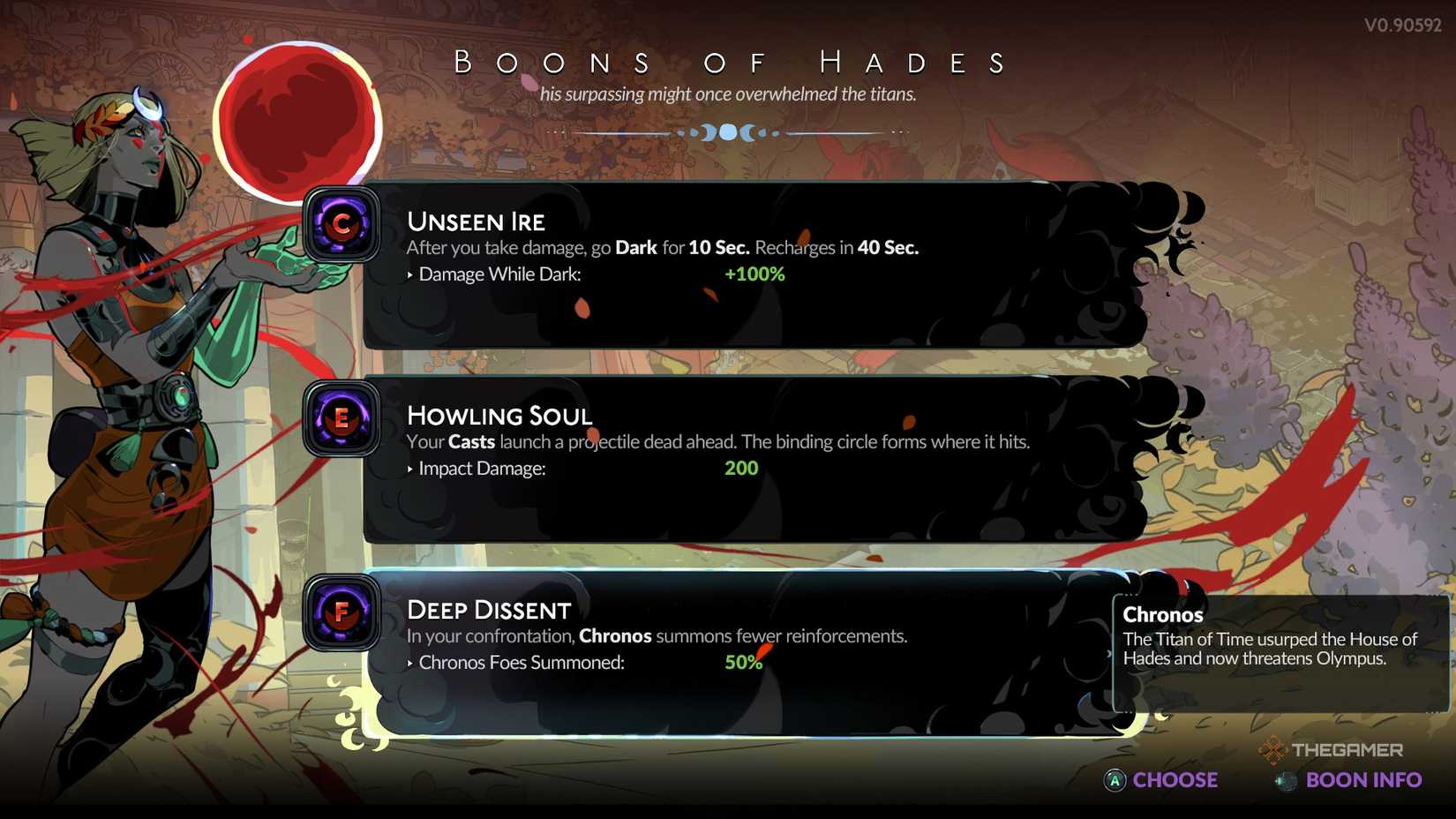This screenshot has height=819, width=1456.
Task: Open BOON INFO
Action: click(x=1363, y=780)
